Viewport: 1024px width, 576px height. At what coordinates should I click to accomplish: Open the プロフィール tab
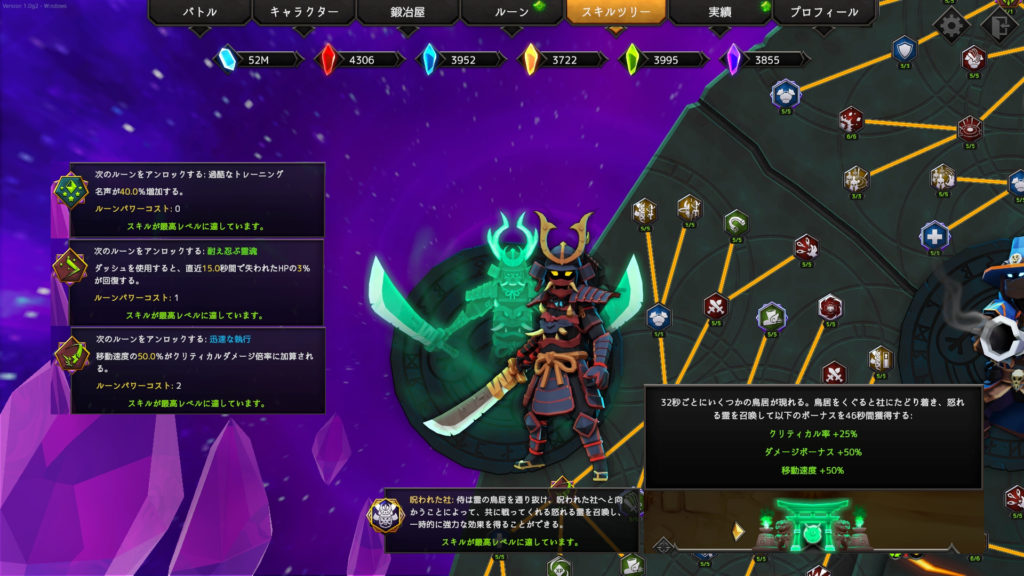(x=824, y=12)
